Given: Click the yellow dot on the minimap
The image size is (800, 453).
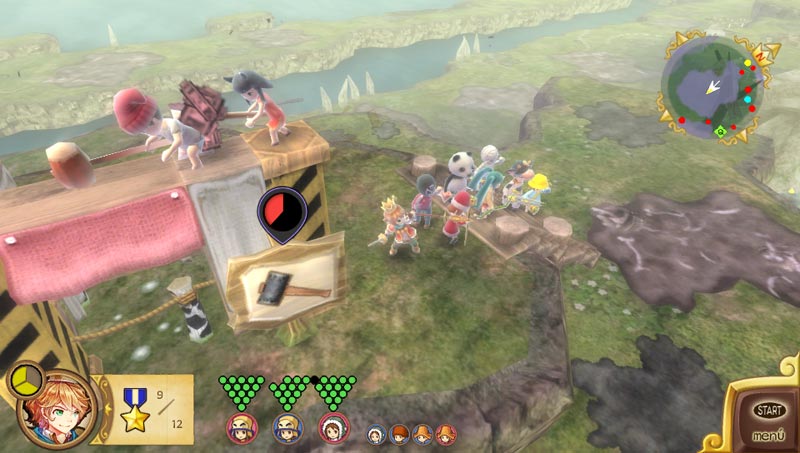Looking at the screenshot, I should tap(746, 64).
